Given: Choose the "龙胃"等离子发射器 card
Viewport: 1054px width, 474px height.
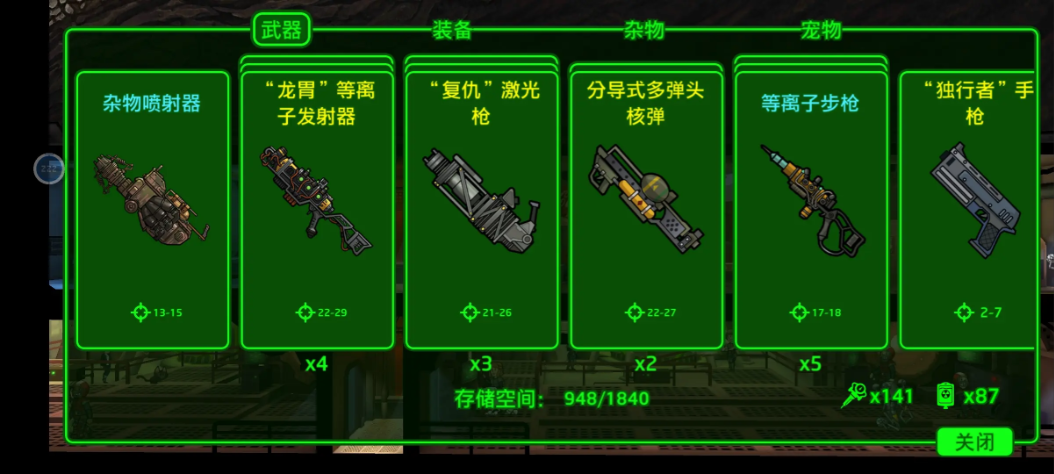Looking at the screenshot, I should click(317, 210).
